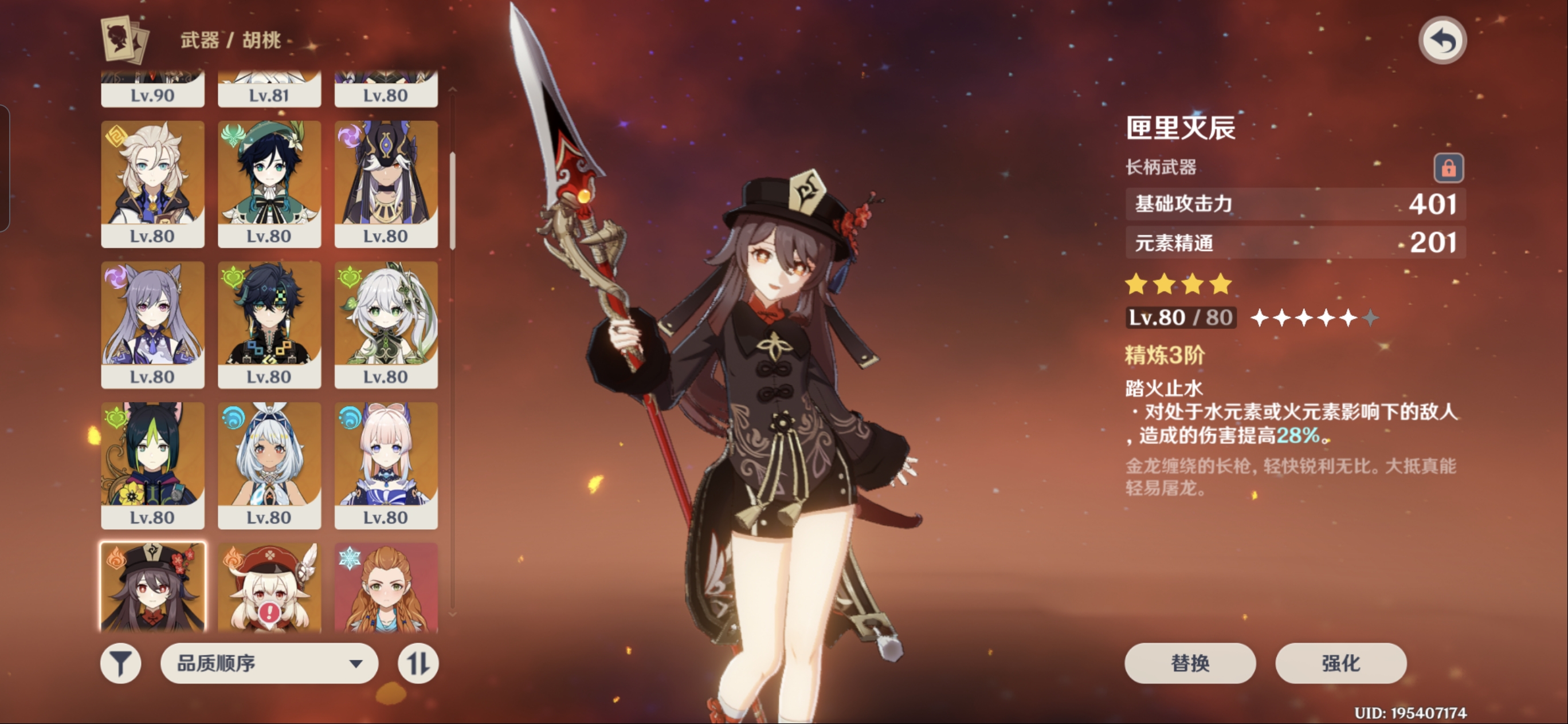Image resolution: width=1568 pixels, height=724 pixels.
Task: Choose Nahida's character portrait
Action: [386, 324]
